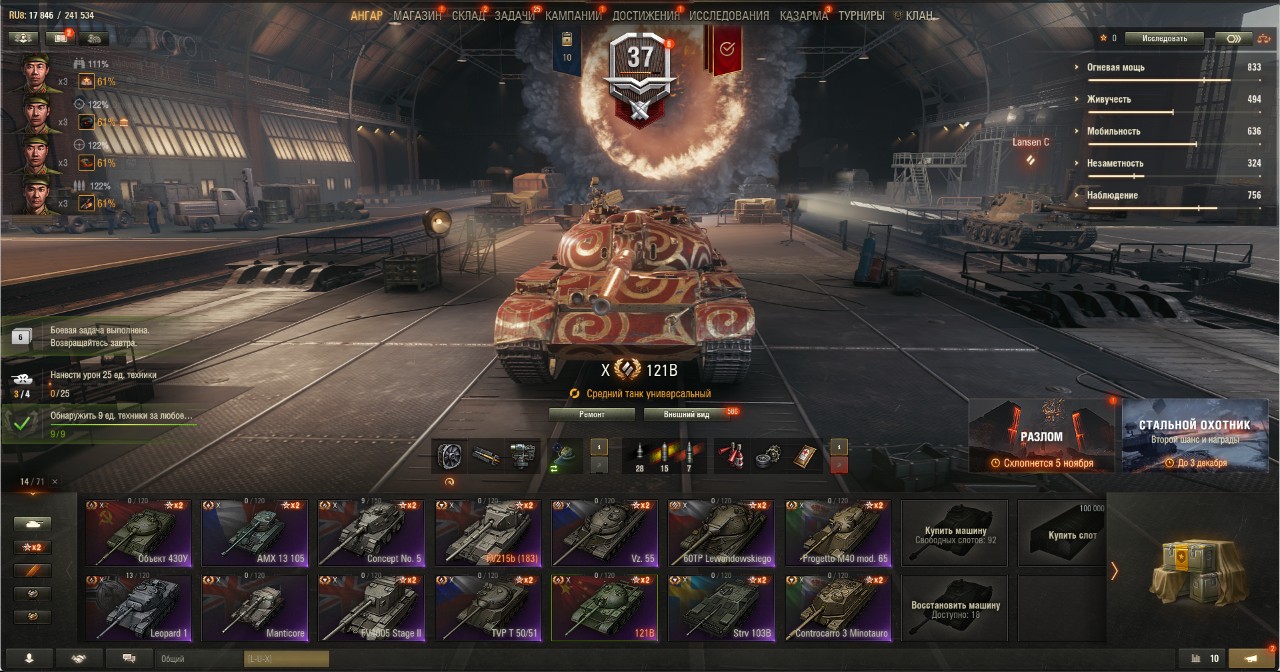
Task: Select the Strv 103B tank card
Action: click(x=720, y=607)
